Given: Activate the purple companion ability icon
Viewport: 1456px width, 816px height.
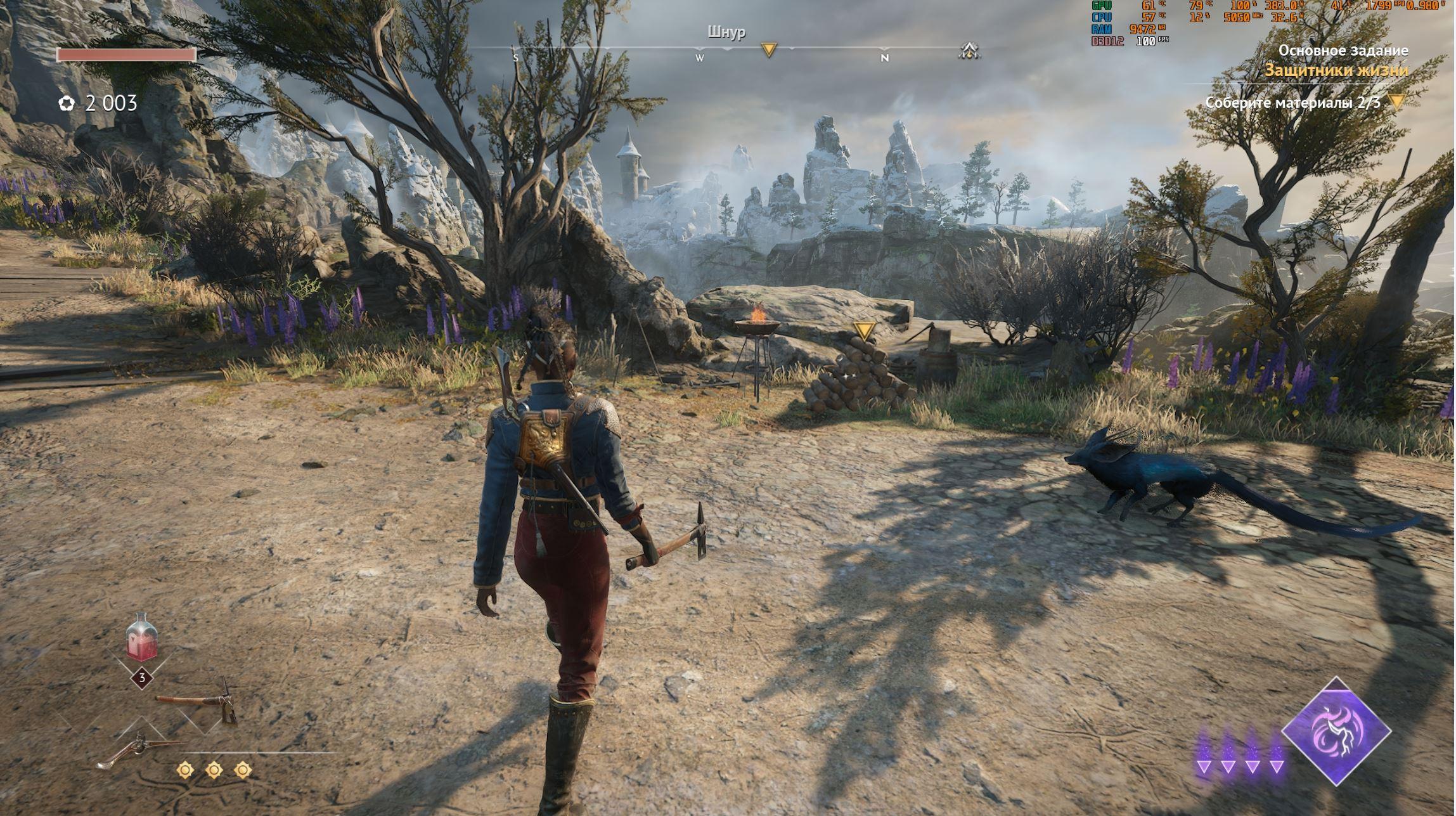Looking at the screenshot, I should [x=1336, y=731].
